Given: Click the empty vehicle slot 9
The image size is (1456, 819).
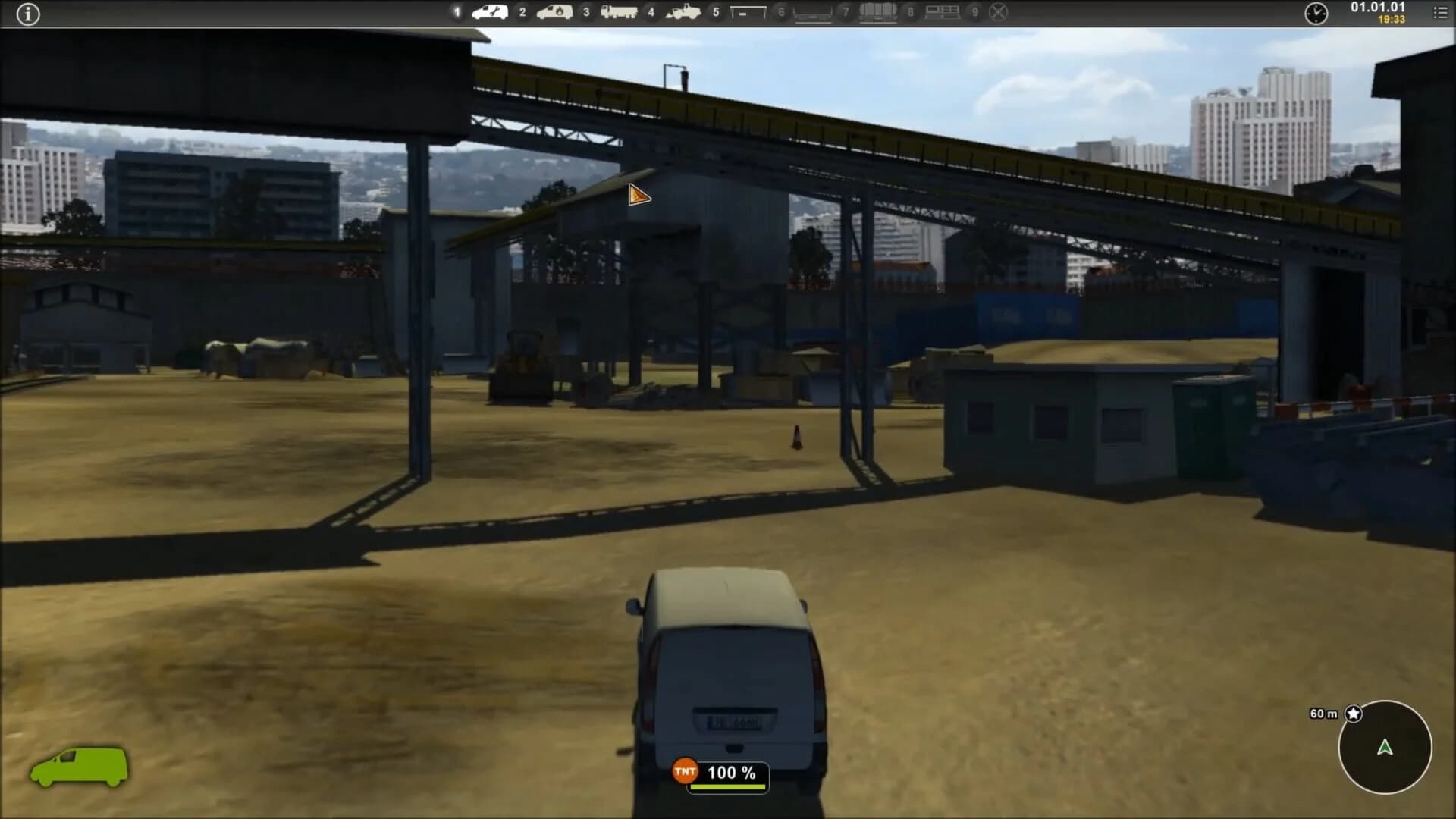Looking at the screenshot, I should [x=998, y=13].
